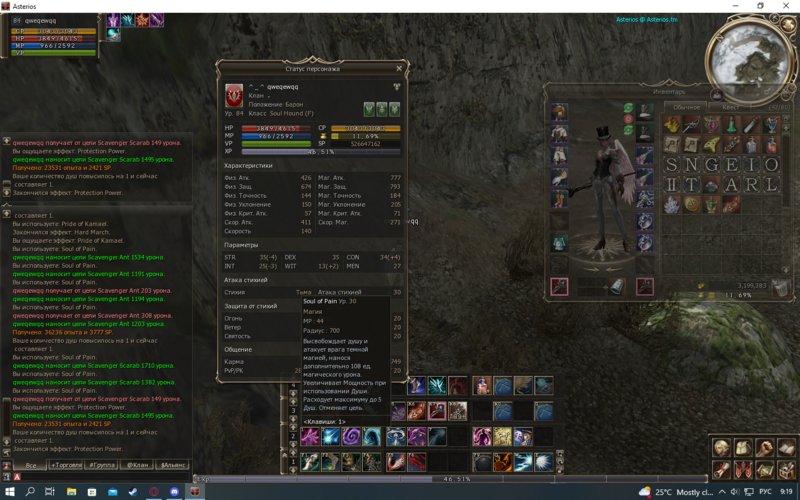Open the Все chat tab
This screenshot has height=500, width=800.
tap(32, 465)
